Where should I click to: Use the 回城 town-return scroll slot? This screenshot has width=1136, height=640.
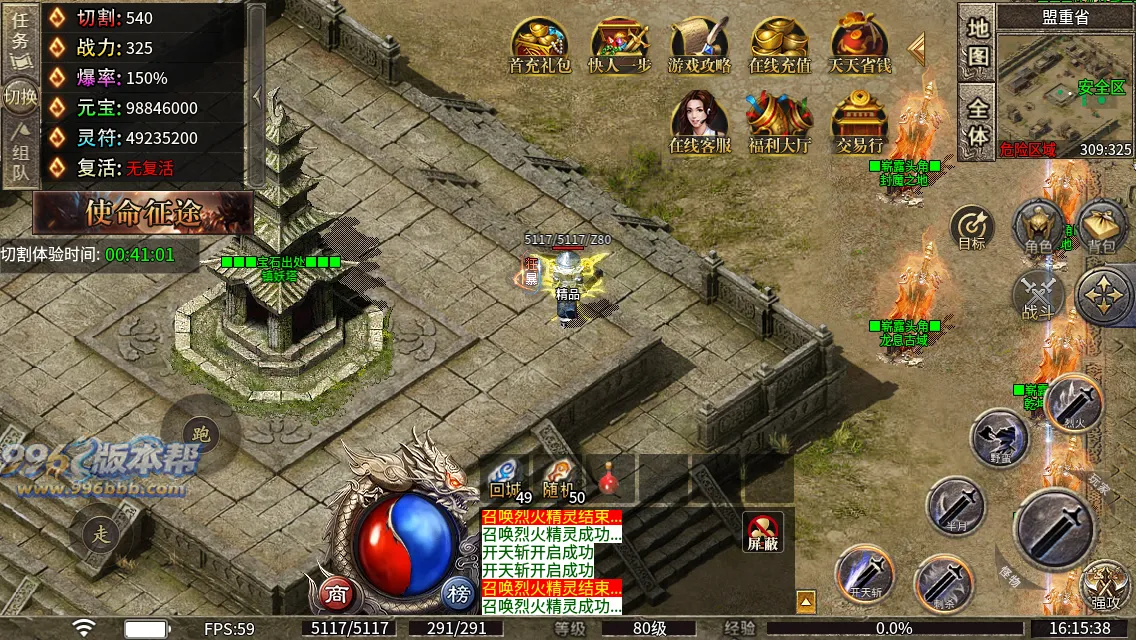coord(507,479)
